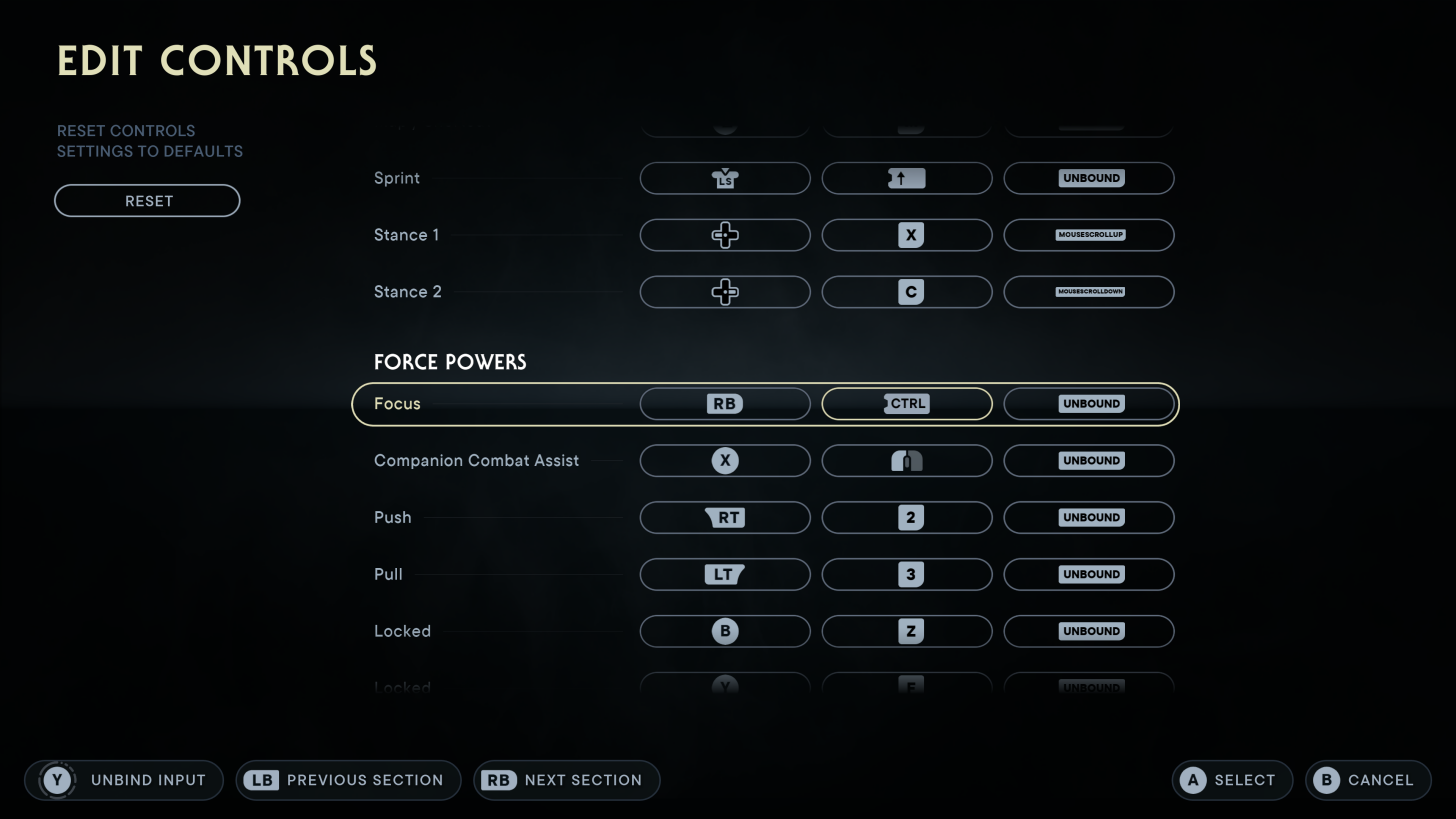Viewport: 1456px width, 819px height.
Task: Click the mouse button binding for Companion Combat Assist
Action: click(906, 460)
